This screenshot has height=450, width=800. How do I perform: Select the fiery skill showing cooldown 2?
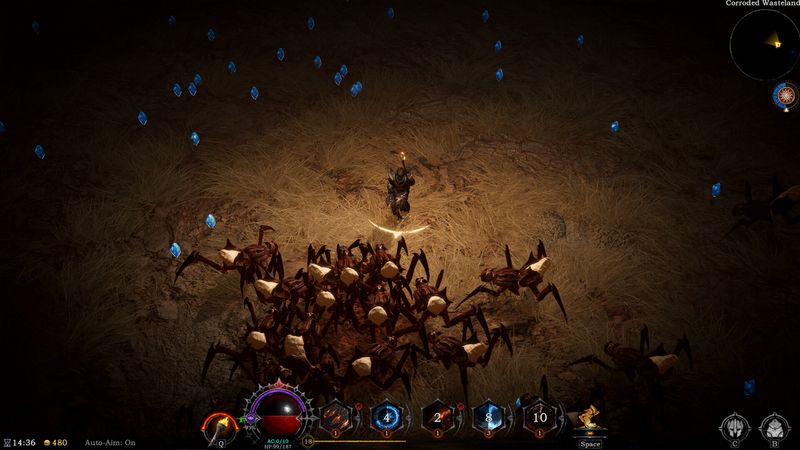click(437, 417)
